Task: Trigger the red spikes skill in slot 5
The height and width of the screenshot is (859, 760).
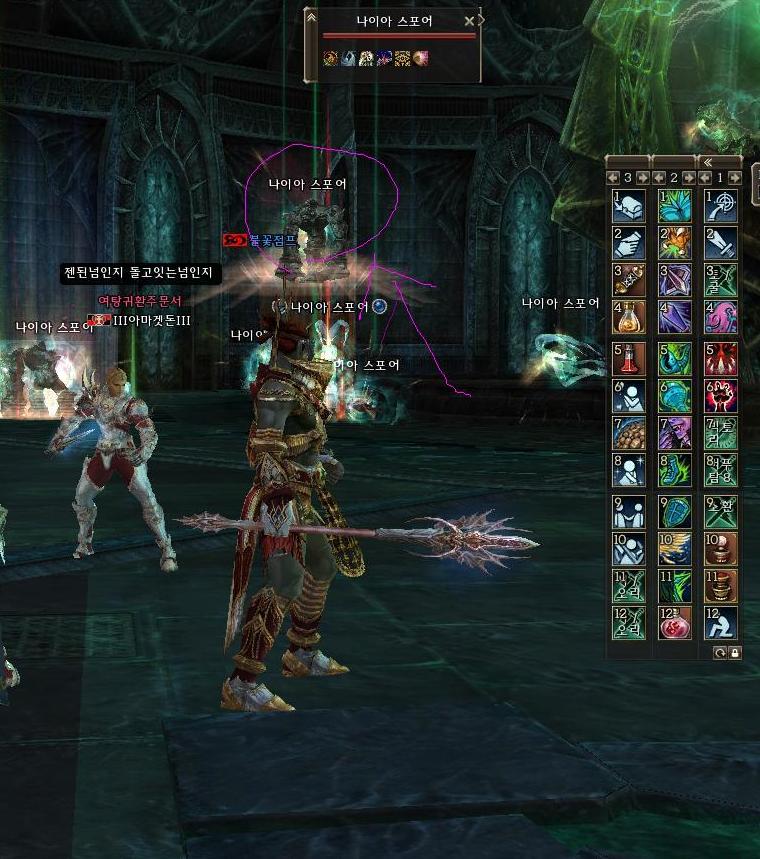Action: click(721, 359)
